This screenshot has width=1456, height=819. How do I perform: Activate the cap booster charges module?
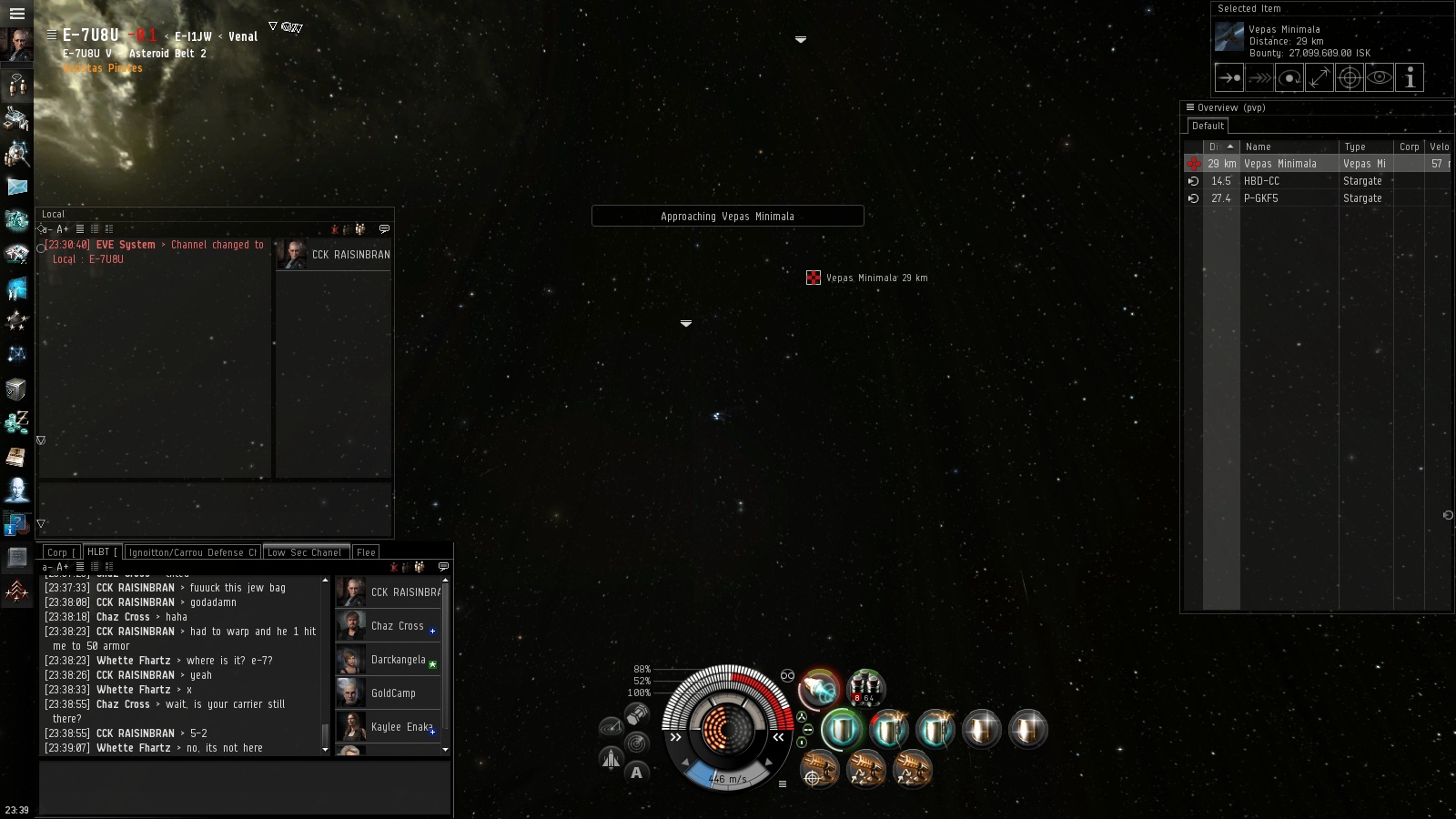pos(865,689)
